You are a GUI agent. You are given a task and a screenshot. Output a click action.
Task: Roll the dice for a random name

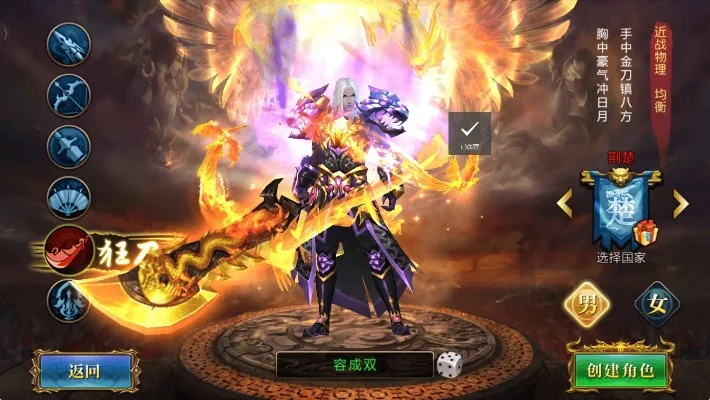(449, 365)
